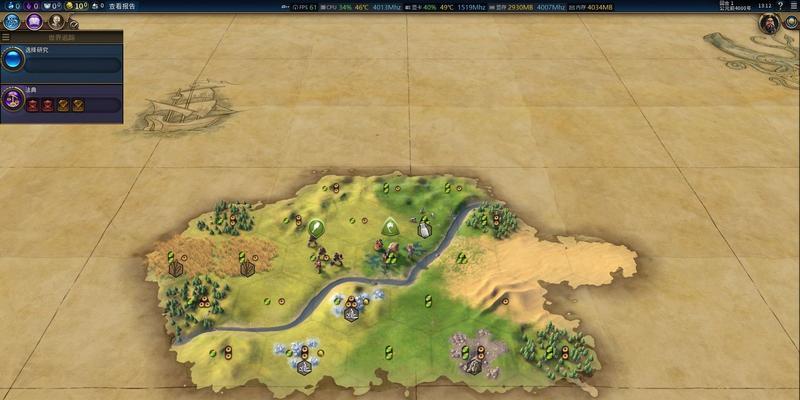Viewport: 800px width, 400px height.
Task: Show the great people portrait button
Action: (55, 21)
